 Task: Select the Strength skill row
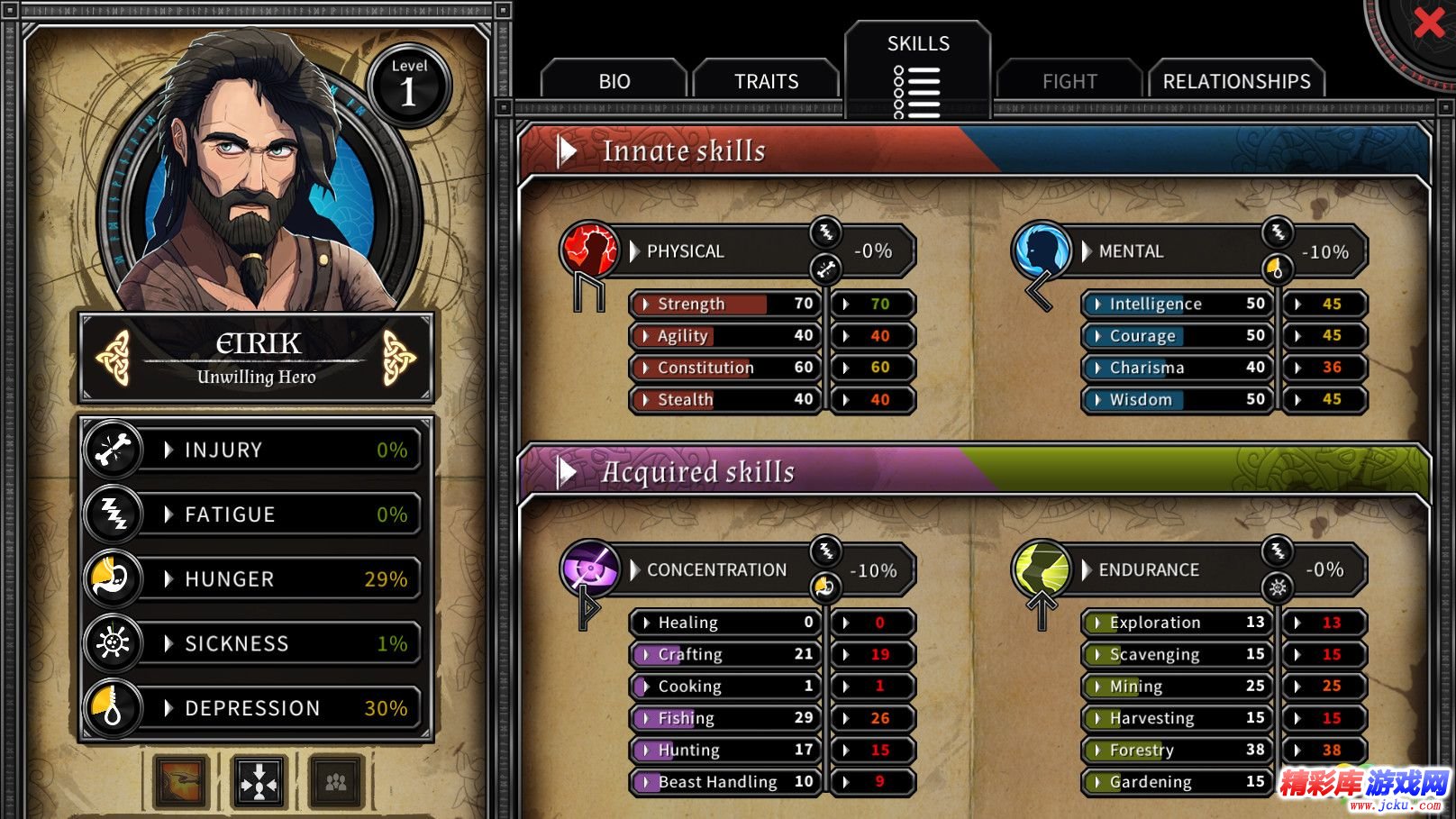pyautogui.click(x=725, y=304)
